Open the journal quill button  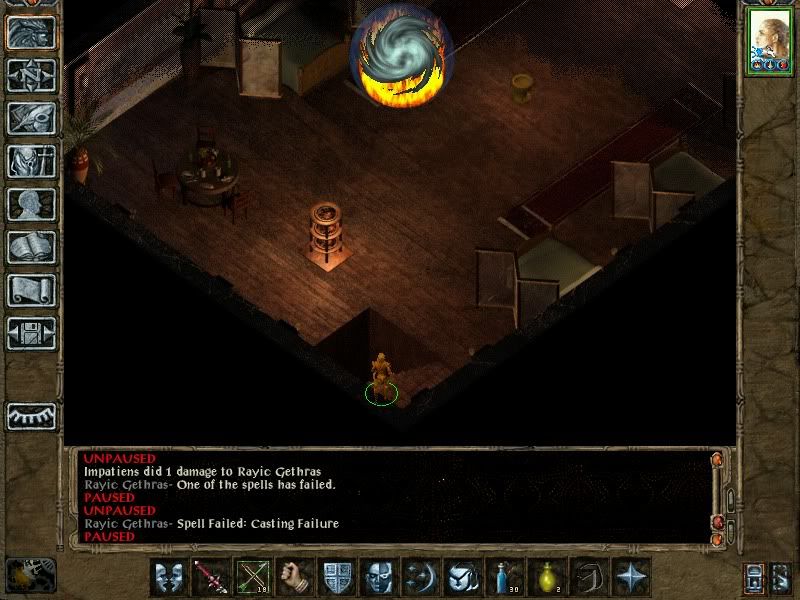[31, 117]
